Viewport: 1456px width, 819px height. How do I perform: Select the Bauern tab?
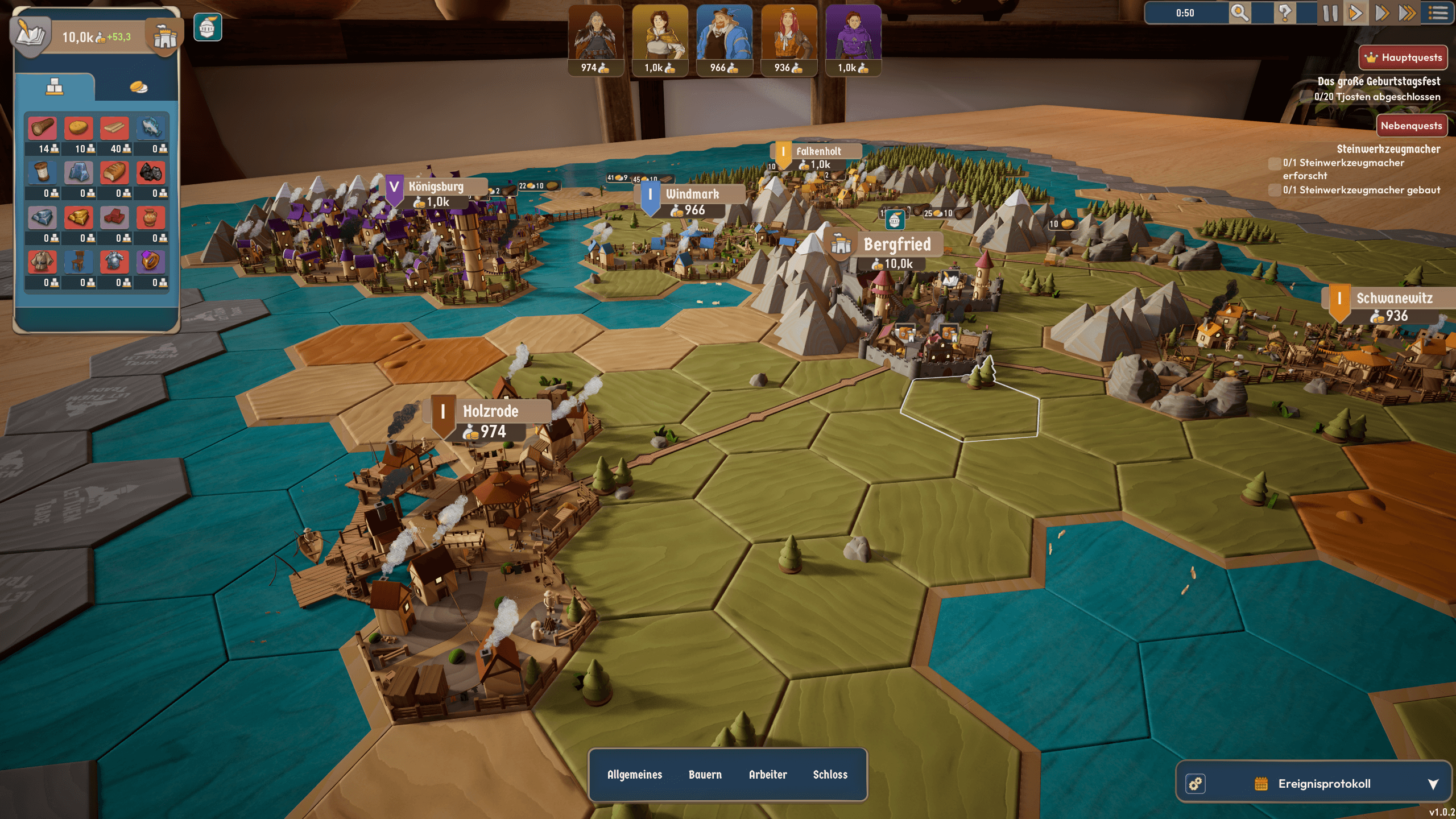705,775
